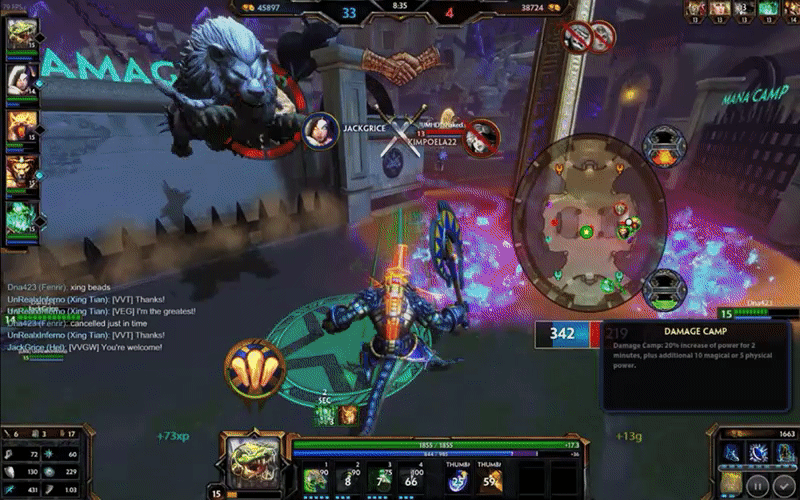This screenshot has width=800, height=500.
Task: Use the relic showing cooldown 59
Action: [489, 480]
